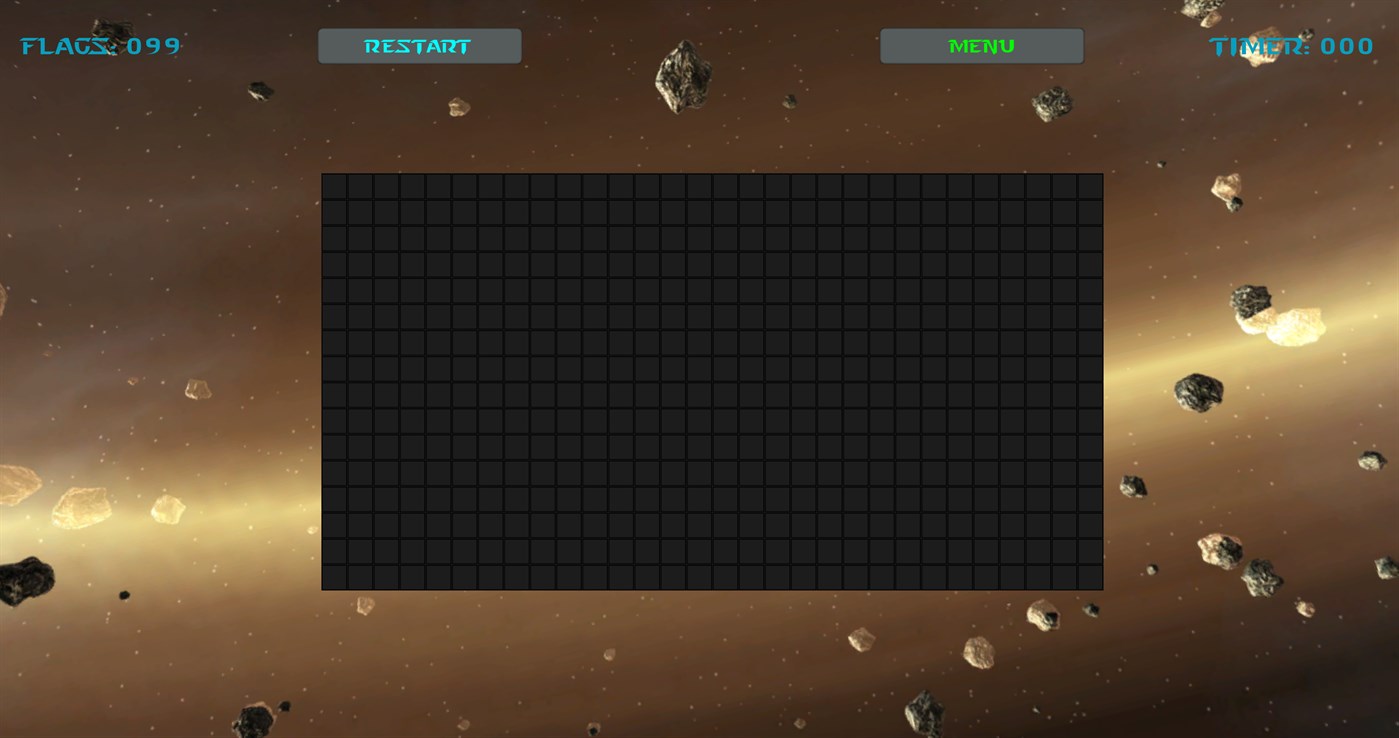Click the RESTART button to reset the game

tap(418, 45)
